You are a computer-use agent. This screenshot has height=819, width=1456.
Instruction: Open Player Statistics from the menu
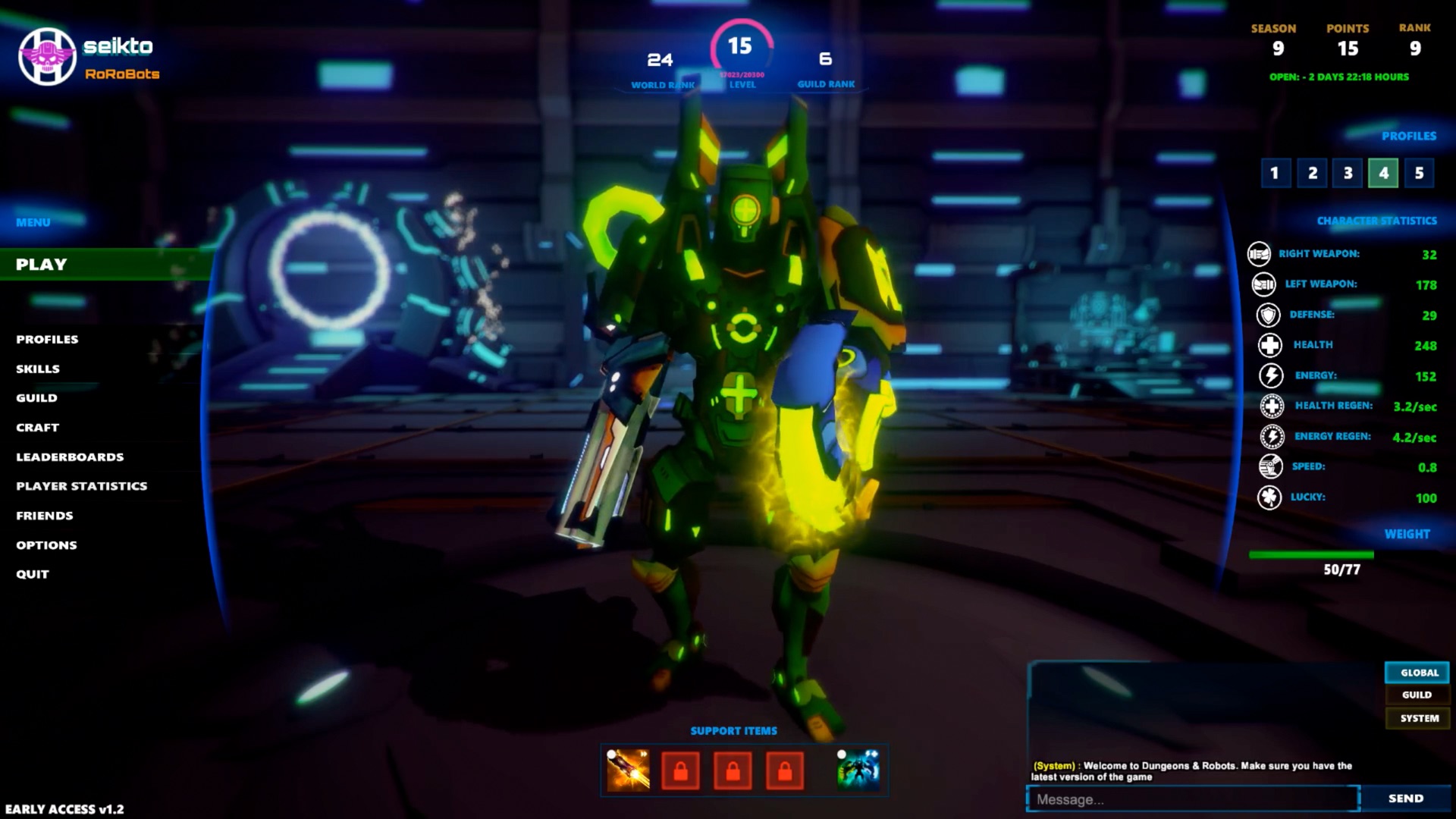pos(81,486)
